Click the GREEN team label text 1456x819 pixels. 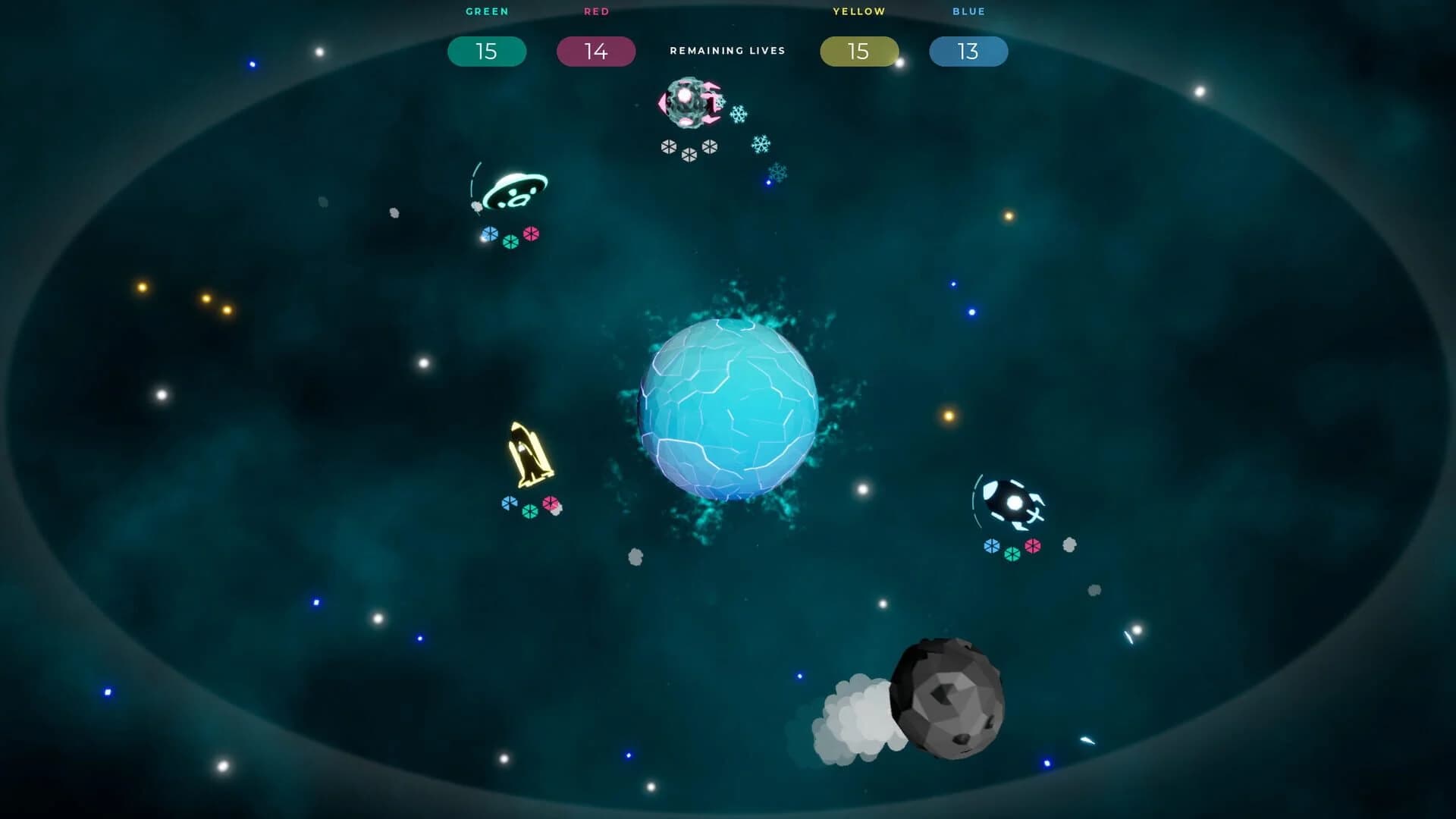pos(486,11)
